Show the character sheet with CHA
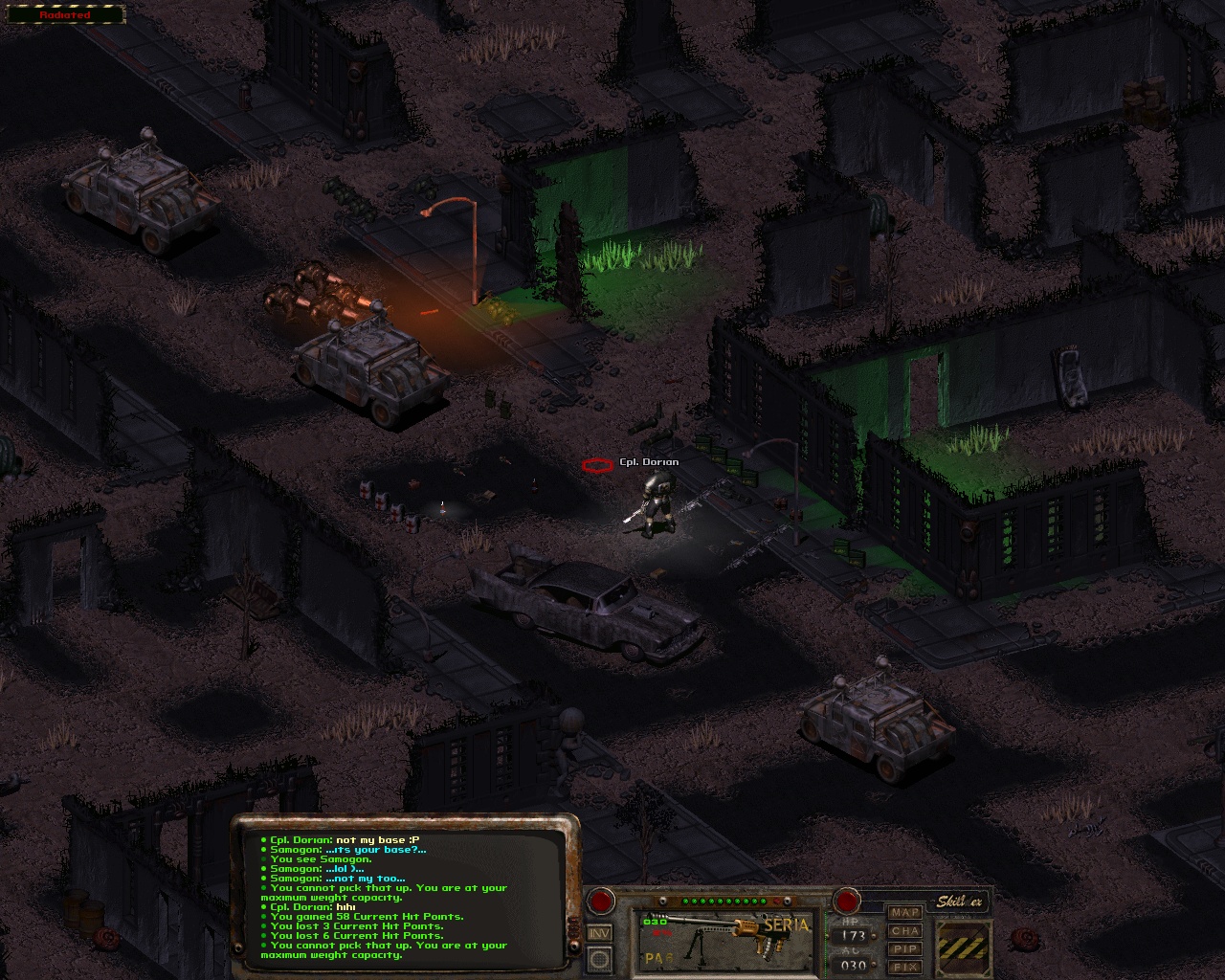The image size is (1225, 980). pos(904,930)
